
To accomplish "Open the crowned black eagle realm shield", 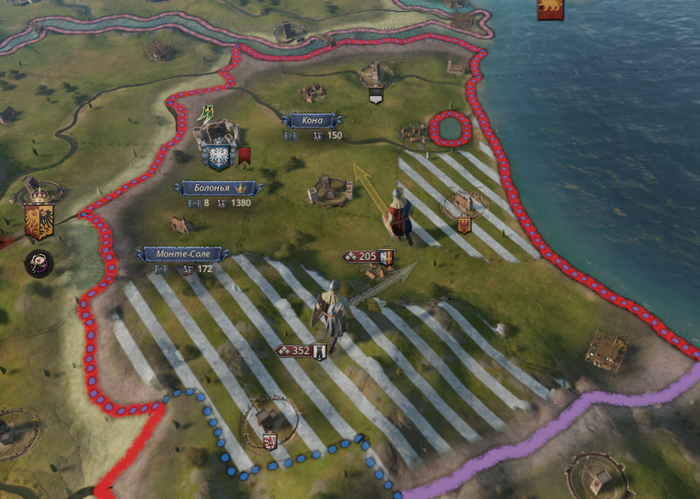I will click(39, 217).
